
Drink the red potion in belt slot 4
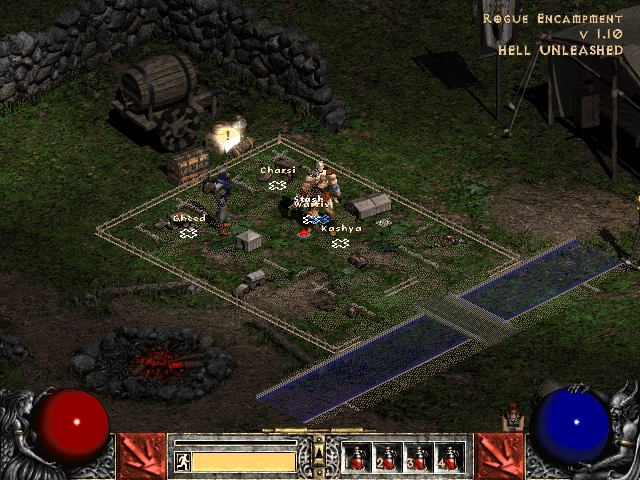[450, 458]
